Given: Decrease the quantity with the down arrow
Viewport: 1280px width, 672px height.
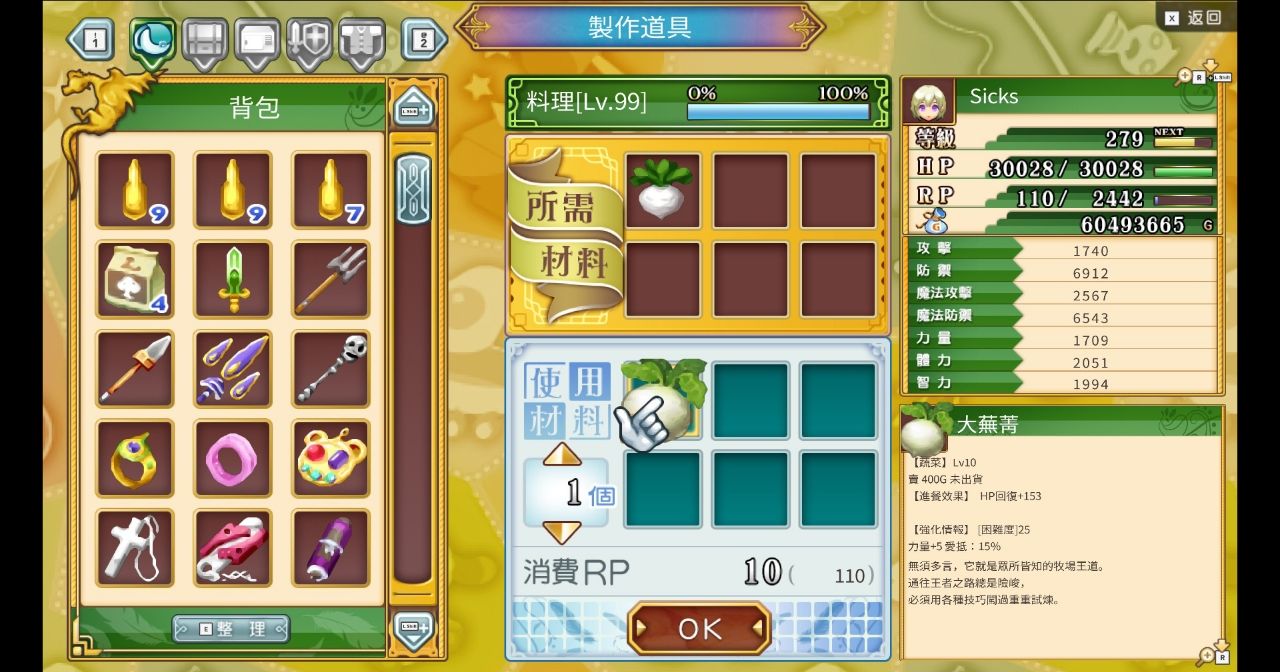Looking at the screenshot, I should tap(562, 532).
